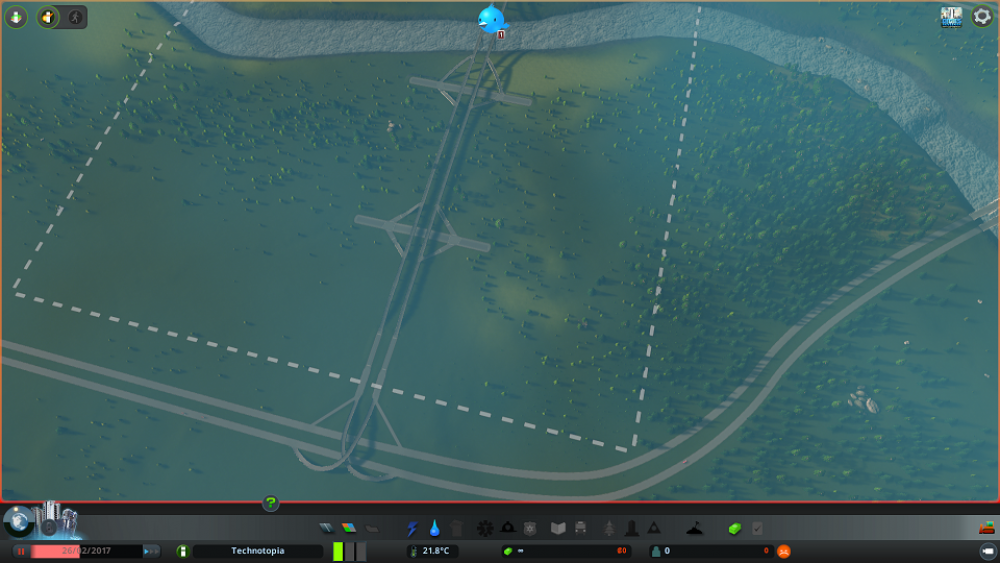
Task: Open the green money economy panel
Action: click(736, 528)
